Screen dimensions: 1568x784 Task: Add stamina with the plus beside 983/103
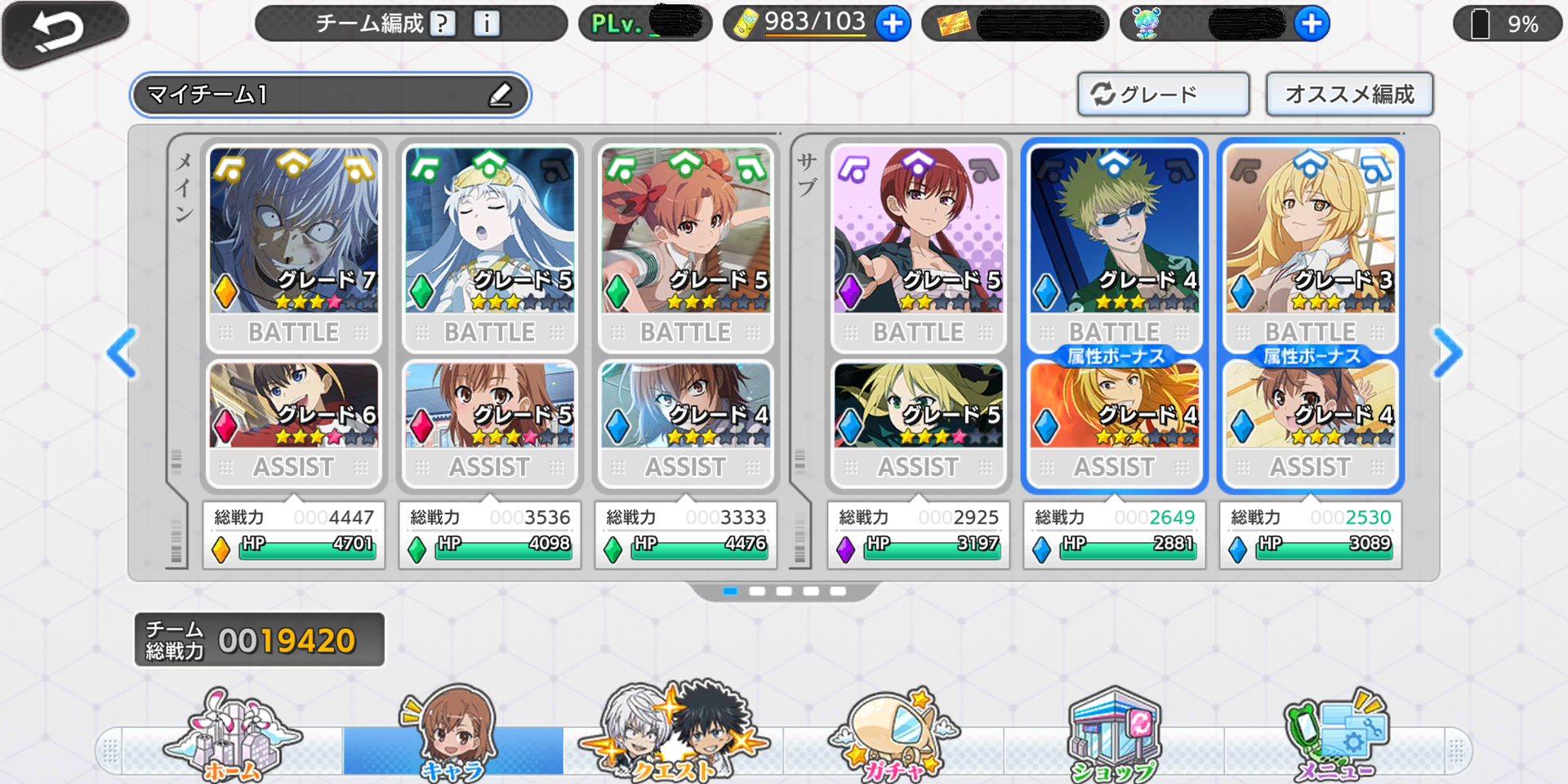[x=893, y=24]
